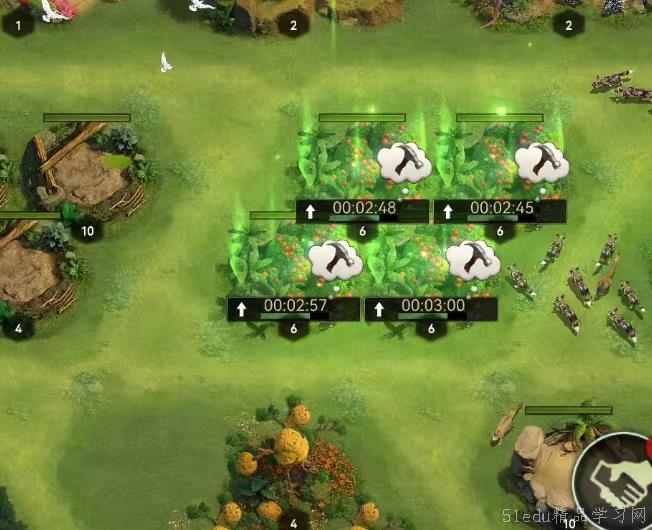
Task: Tap the hammer bubble above the 00:02:57 timer
Action: [335, 260]
